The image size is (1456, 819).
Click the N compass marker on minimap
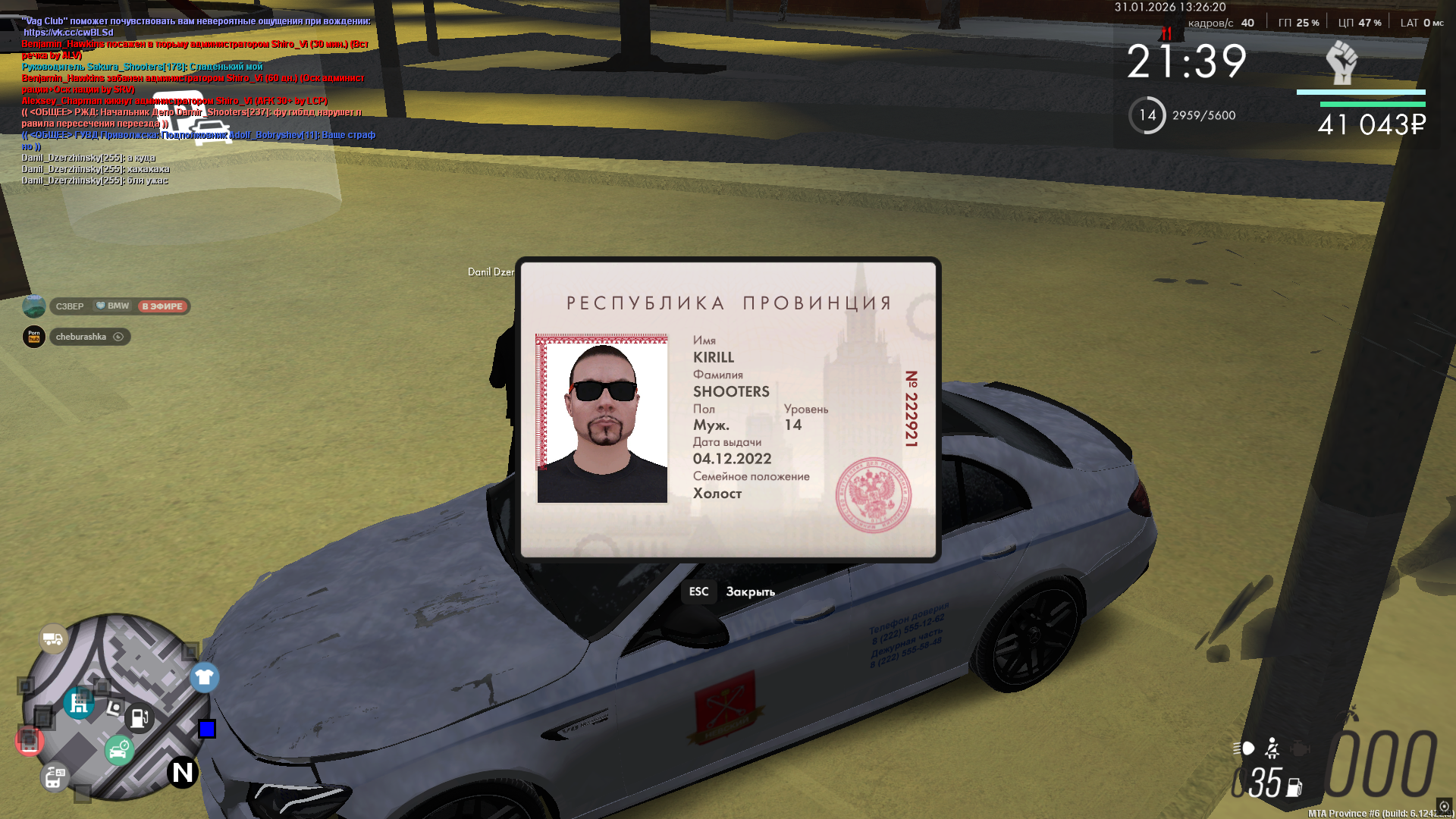coord(183,772)
